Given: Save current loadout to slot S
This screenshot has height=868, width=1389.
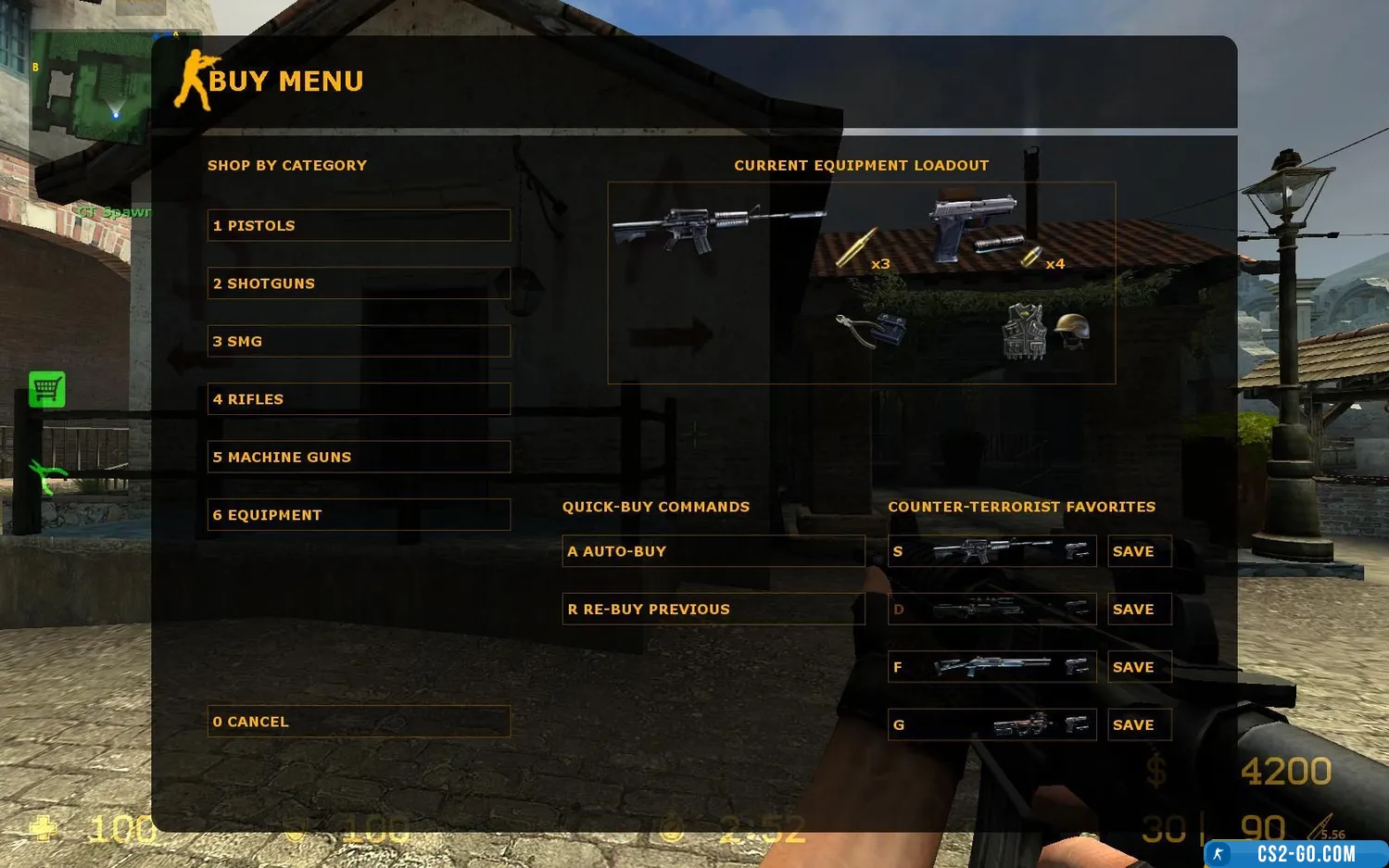Looking at the screenshot, I should [x=1139, y=551].
